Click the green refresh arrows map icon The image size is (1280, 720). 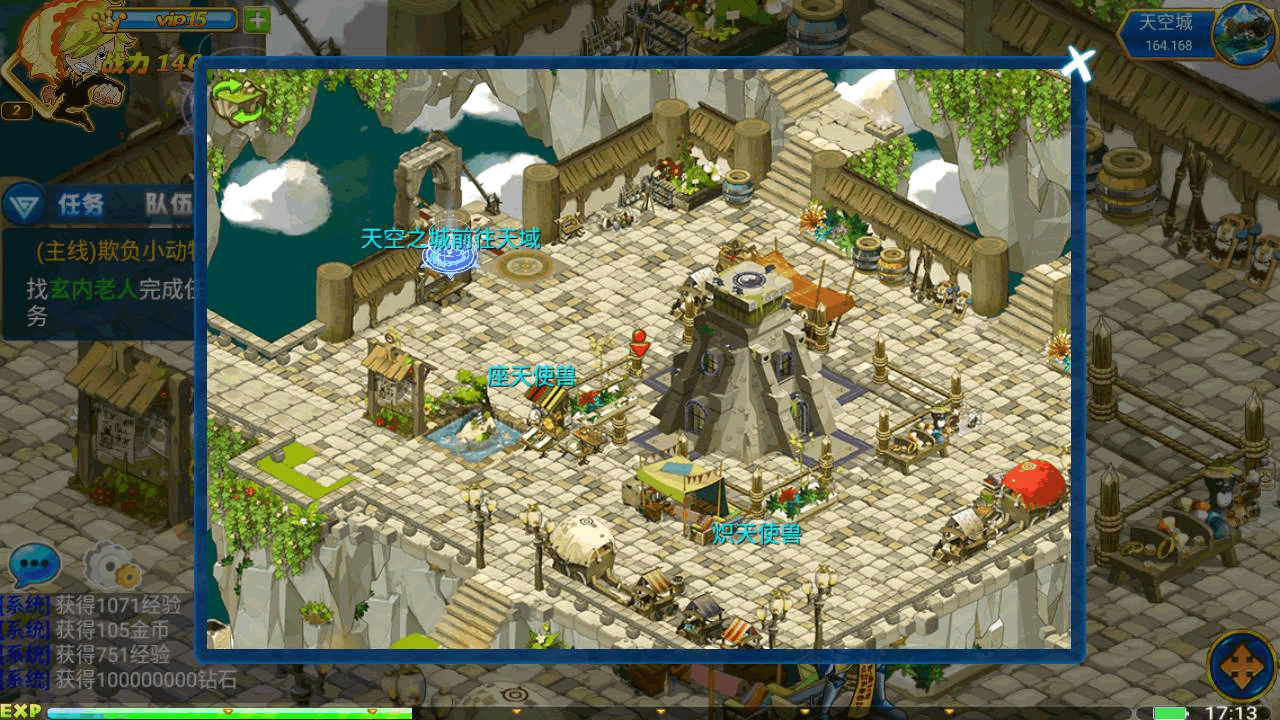(239, 101)
